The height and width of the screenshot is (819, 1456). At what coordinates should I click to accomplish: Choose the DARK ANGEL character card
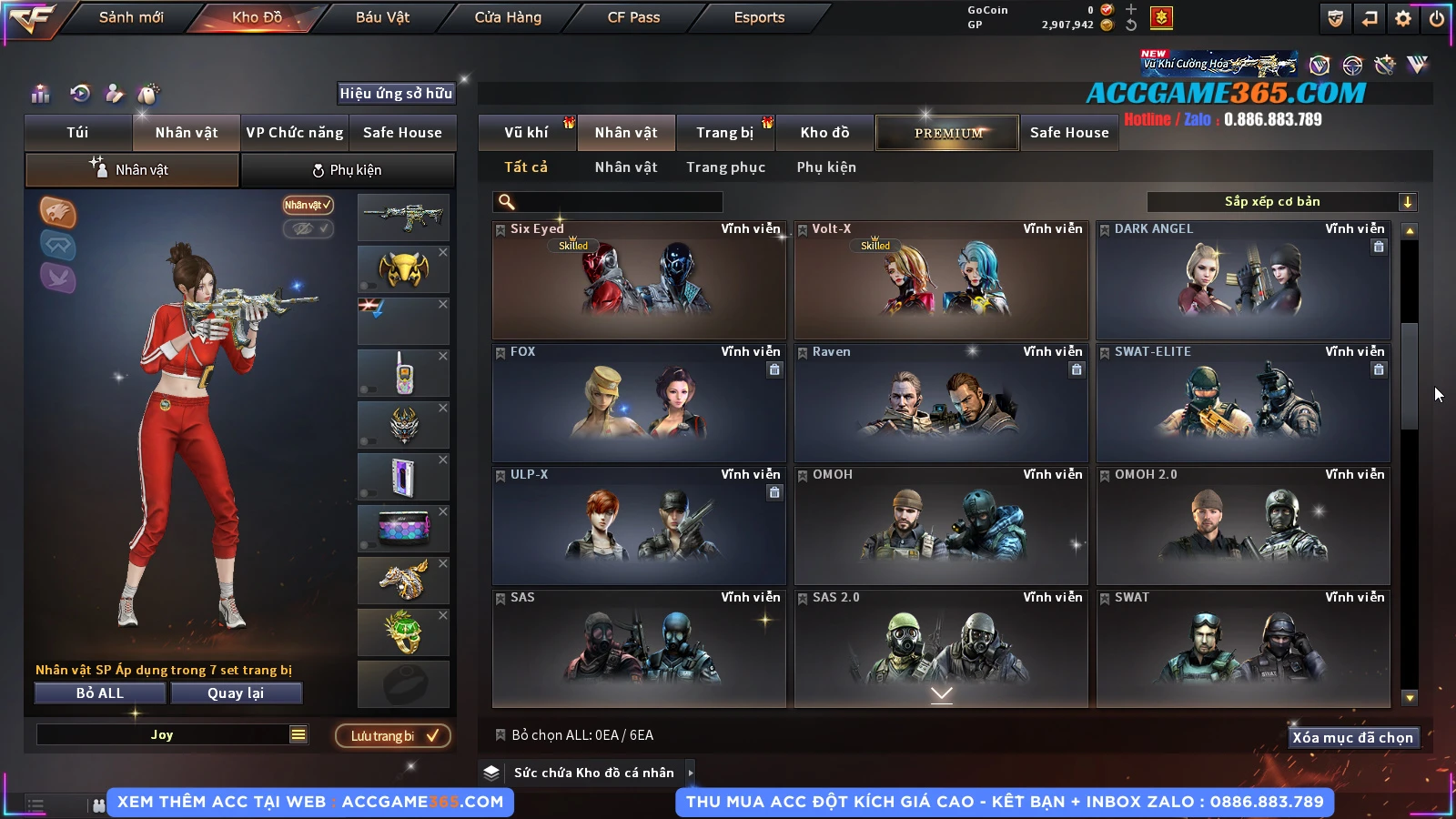point(1243,280)
